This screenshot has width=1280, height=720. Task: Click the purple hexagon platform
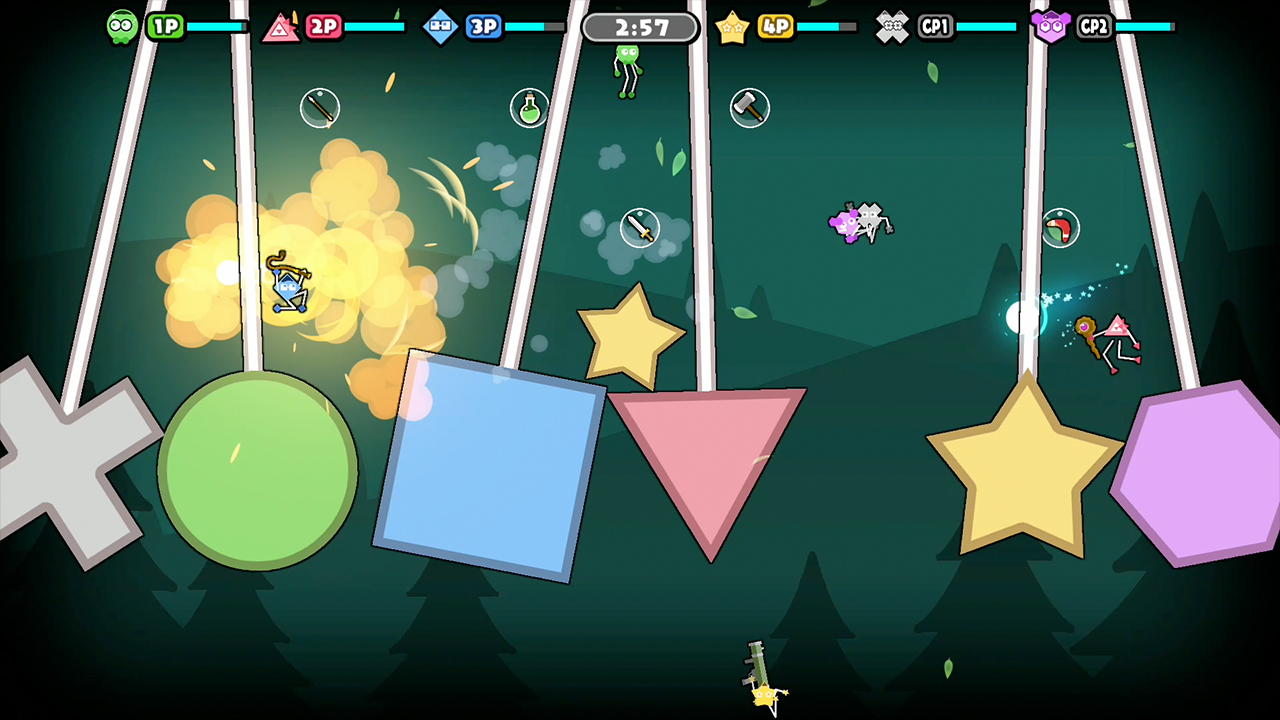pos(1200,470)
